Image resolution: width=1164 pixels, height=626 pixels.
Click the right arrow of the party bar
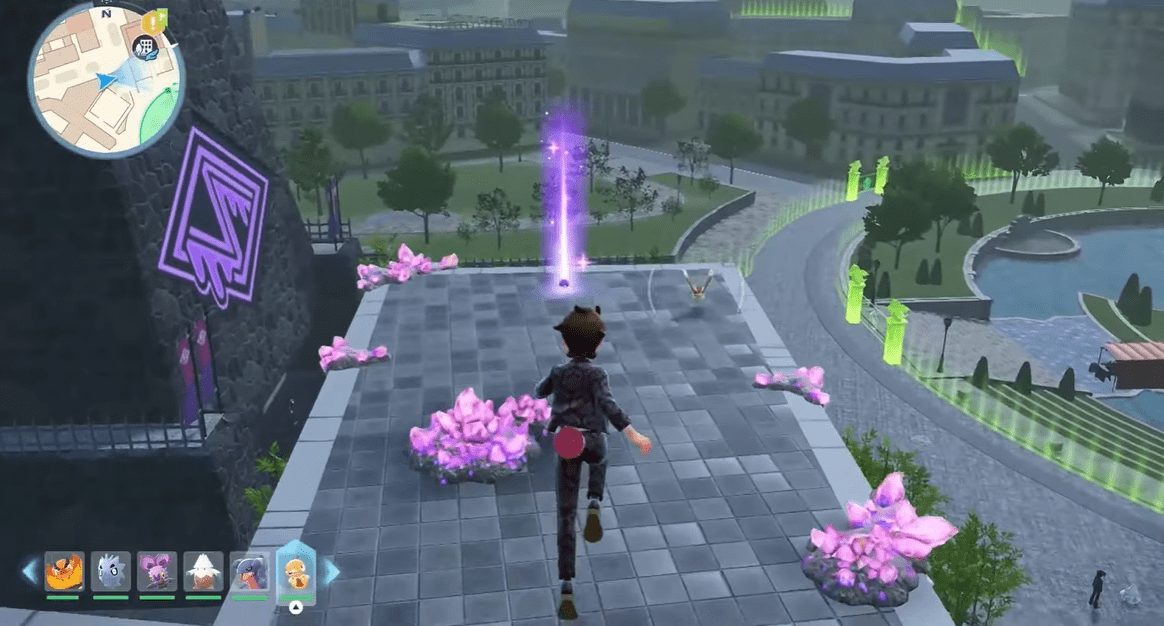(330, 572)
